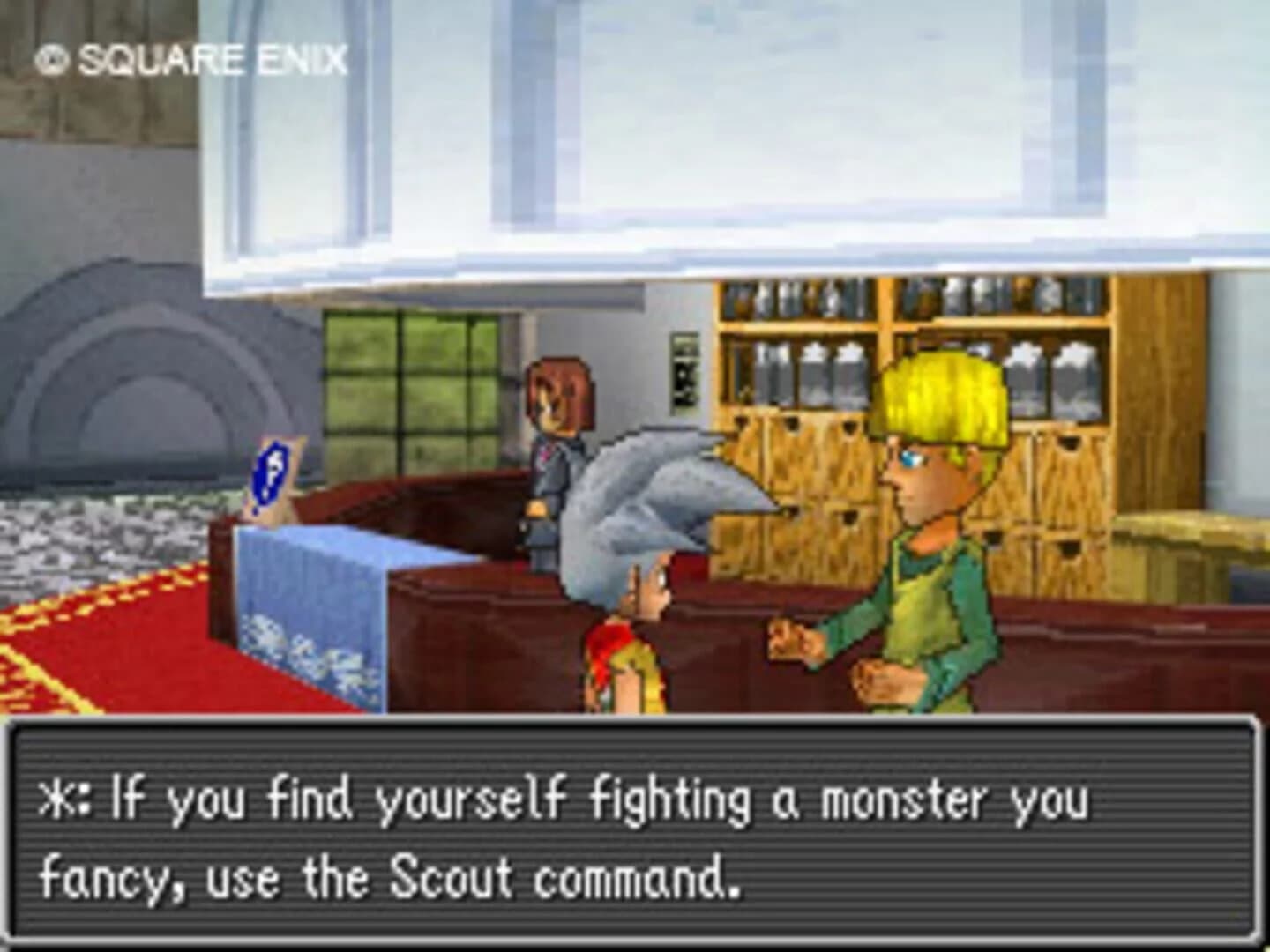Click the blonde shopkeeper in green apron
Screen dimensions: 1270x952
(x=935, y=529)
